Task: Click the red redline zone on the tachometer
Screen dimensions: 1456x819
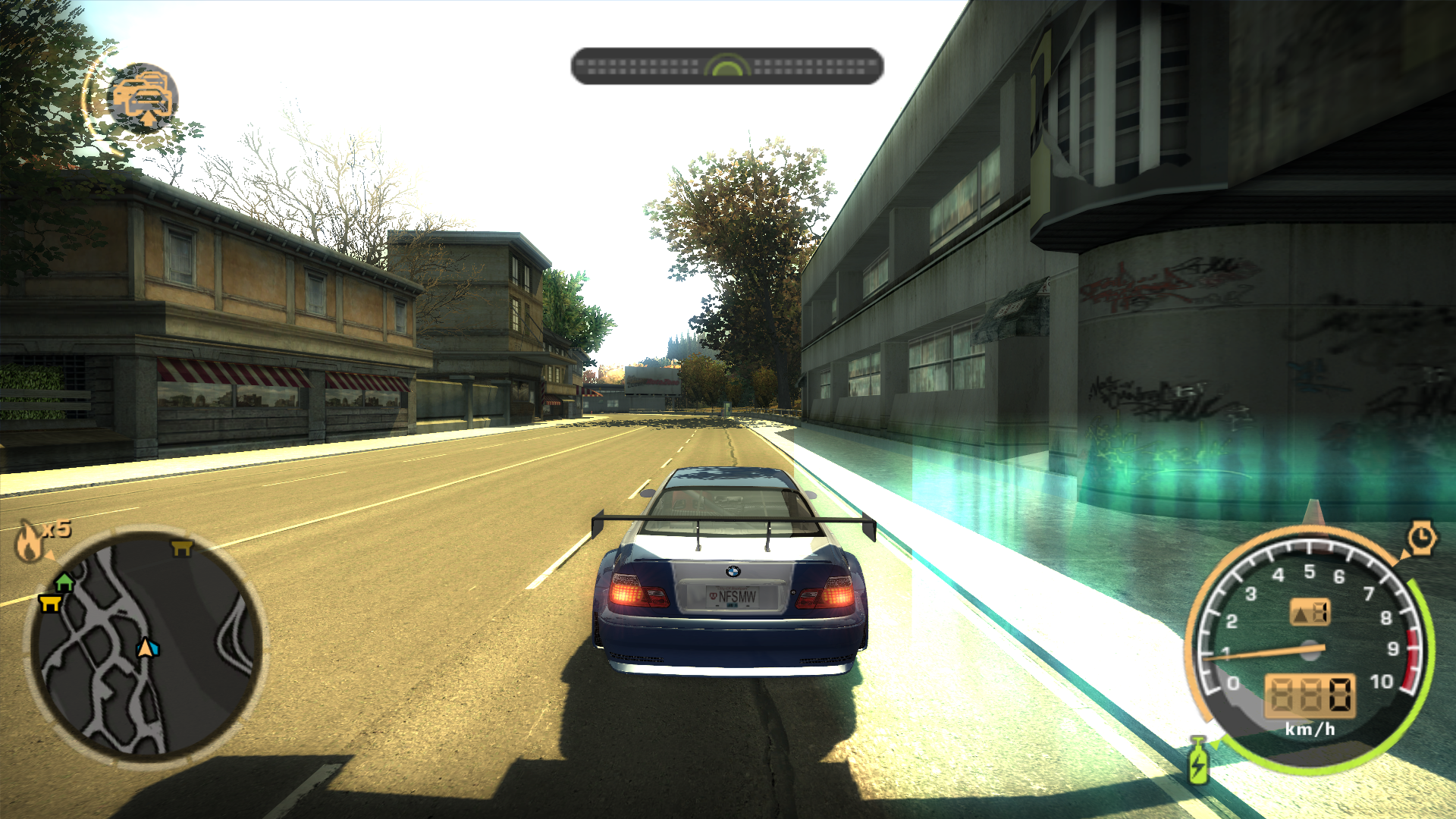Action: pos(1410,651)
